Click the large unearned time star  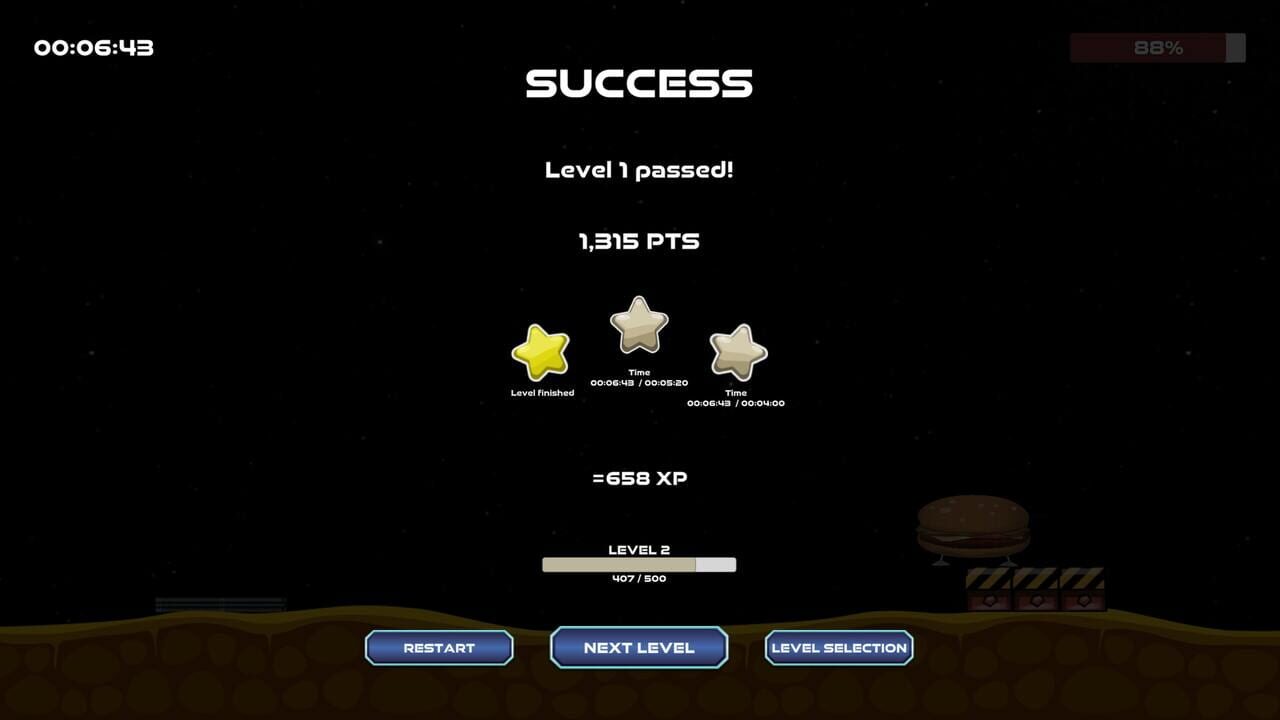[638, 324]
